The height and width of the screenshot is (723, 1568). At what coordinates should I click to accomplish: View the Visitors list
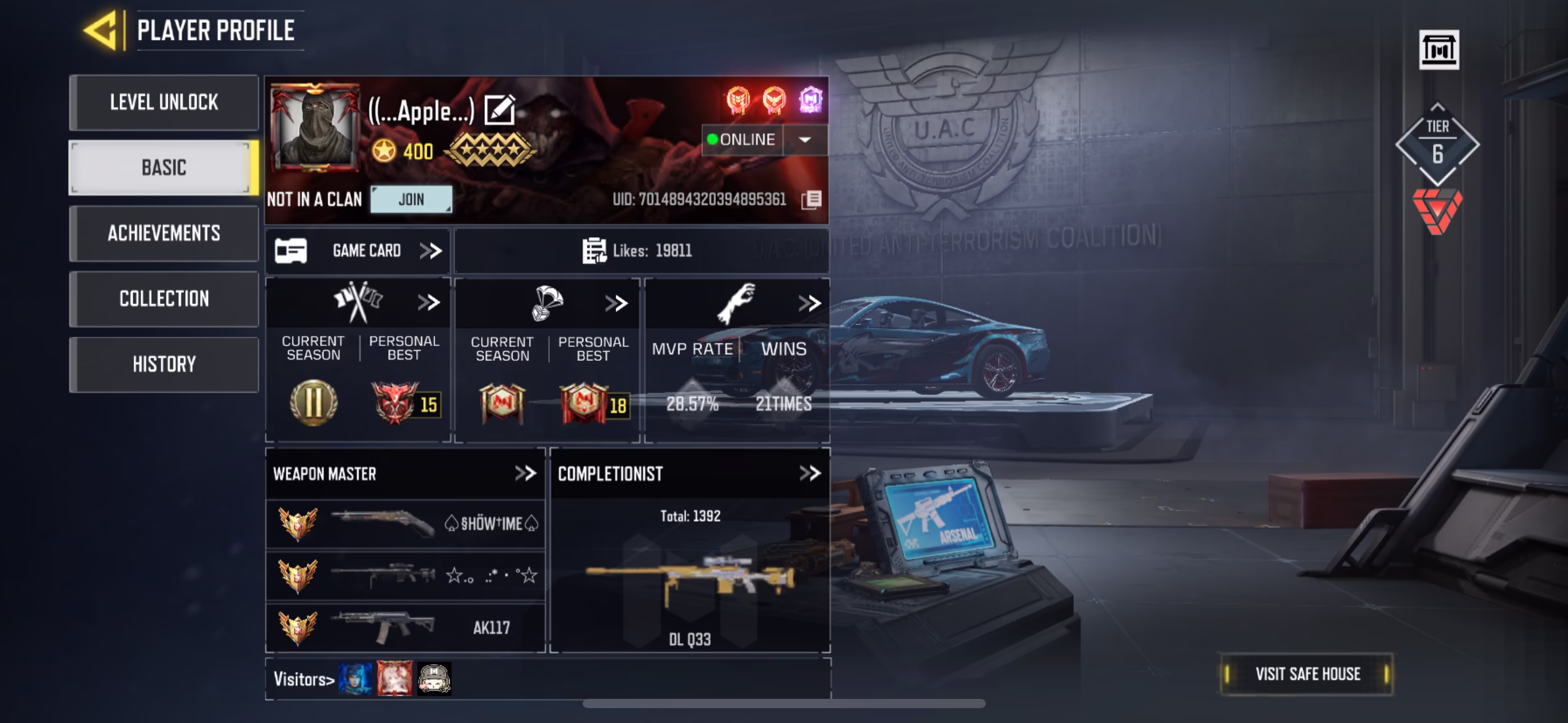coord(304,680)
